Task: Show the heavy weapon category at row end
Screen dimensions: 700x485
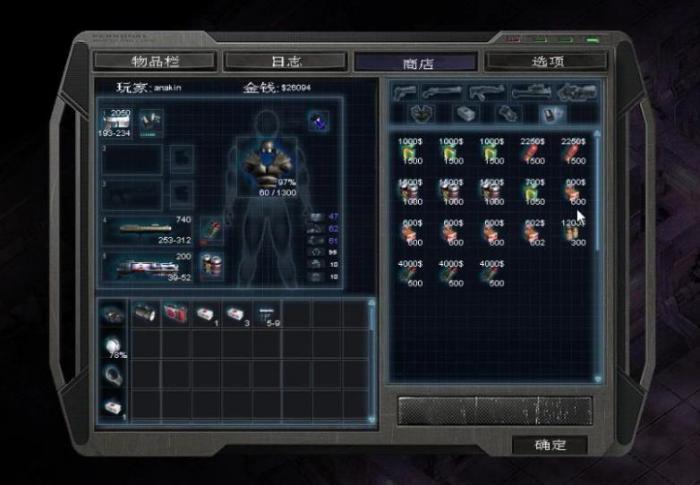Action: tap(577, 93)
